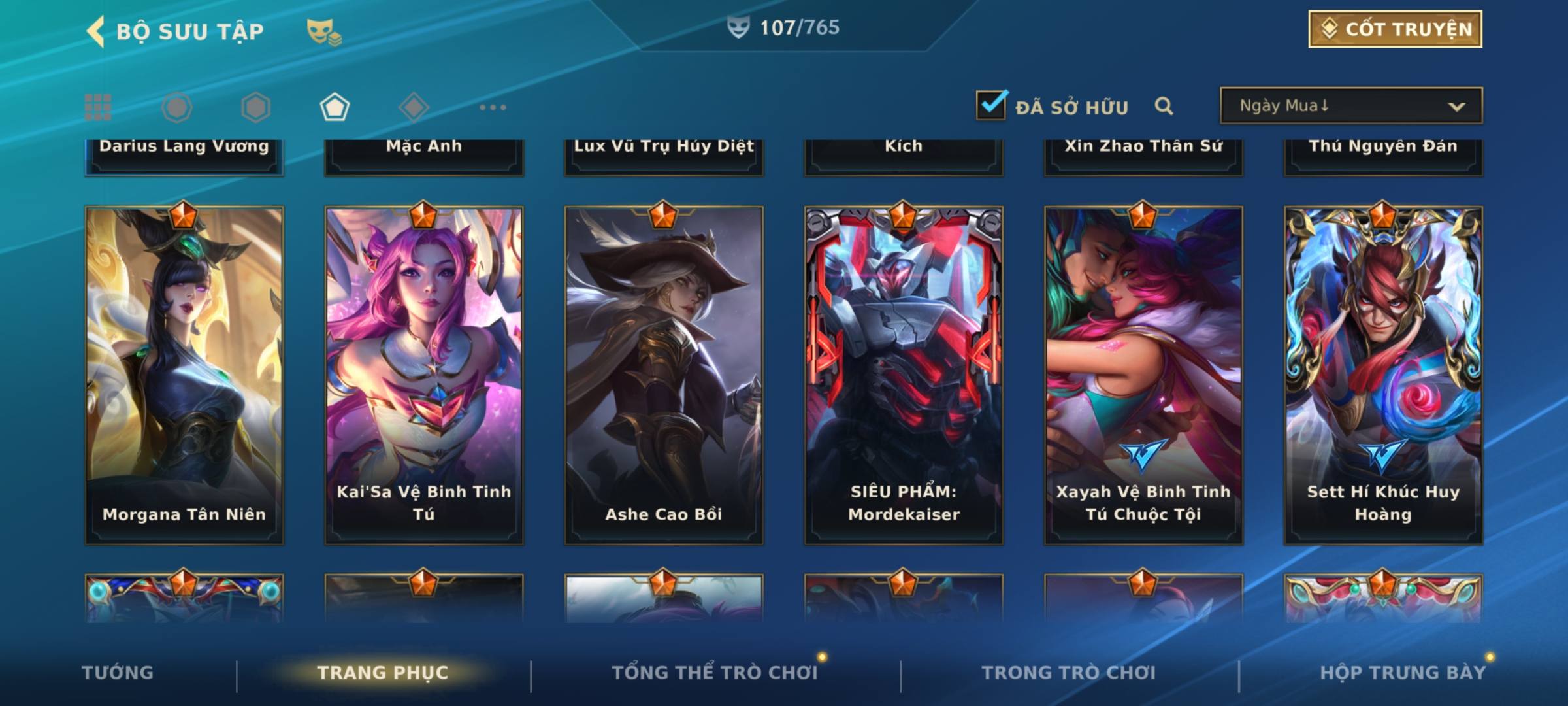
Task: Select SIÊU PHẨM: Mordekaiser skin card
Action: [x=904, y=376]
